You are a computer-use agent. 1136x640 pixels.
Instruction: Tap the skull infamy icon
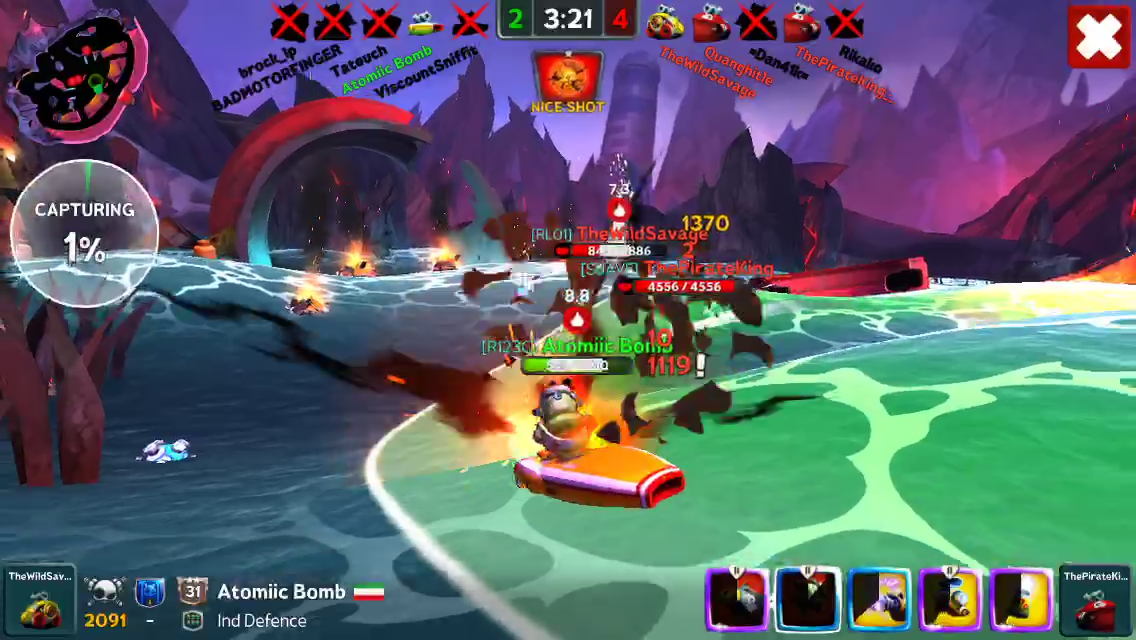tap(104, 591)
